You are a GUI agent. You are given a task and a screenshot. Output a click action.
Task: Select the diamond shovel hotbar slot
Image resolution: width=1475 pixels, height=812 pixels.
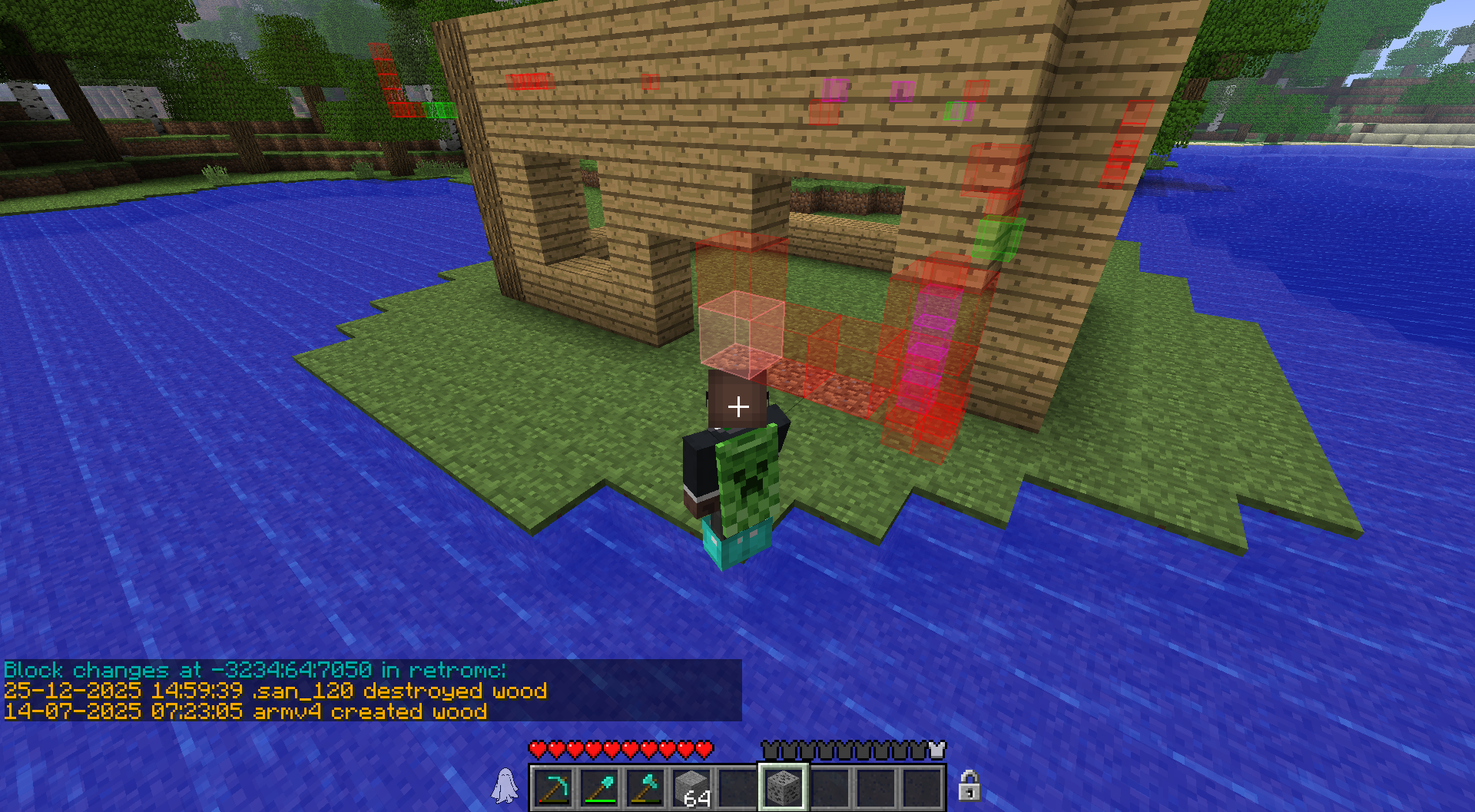point(599,788)
